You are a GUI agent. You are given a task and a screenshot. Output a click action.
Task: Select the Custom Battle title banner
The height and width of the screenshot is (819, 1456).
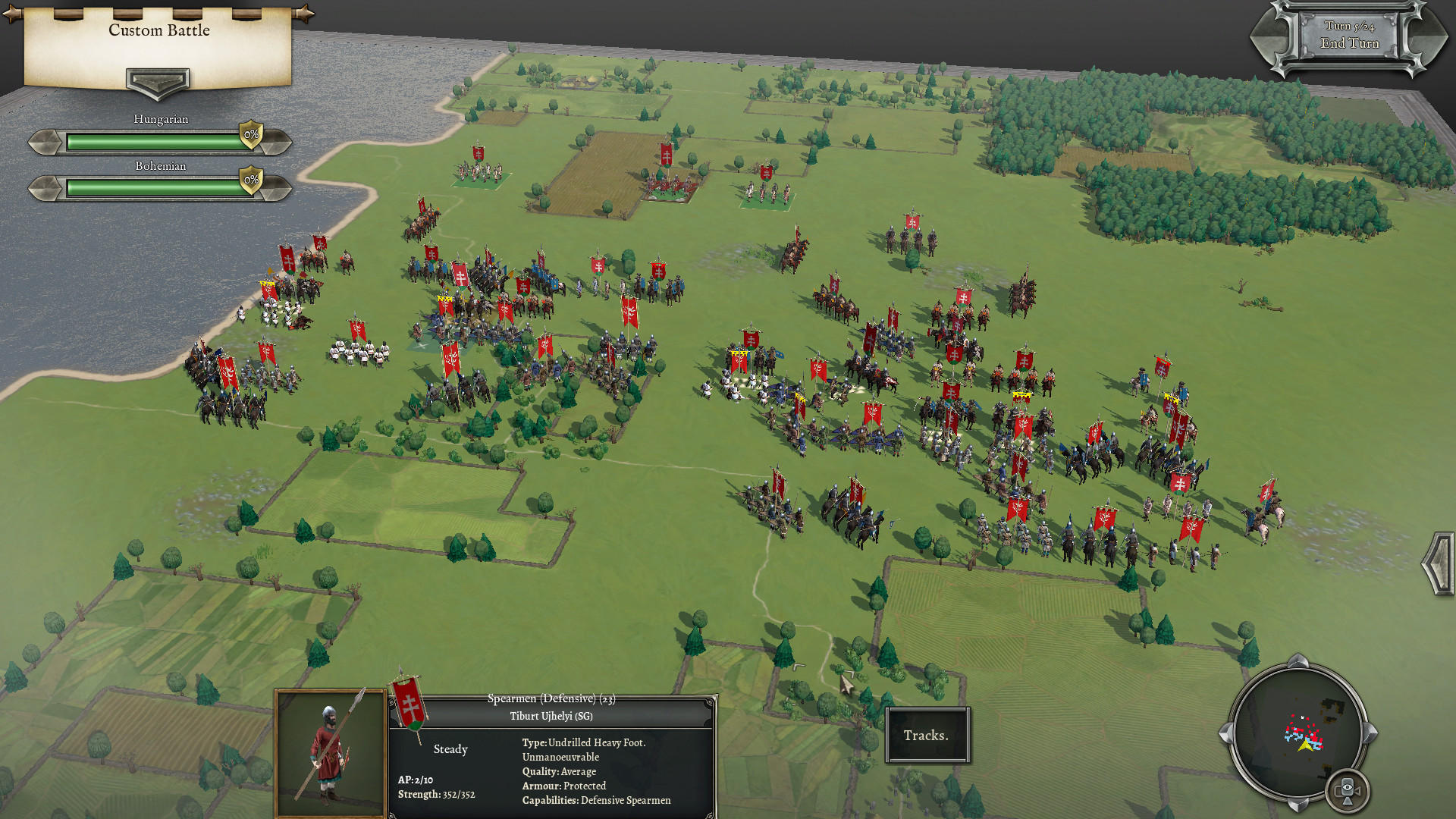159,31
